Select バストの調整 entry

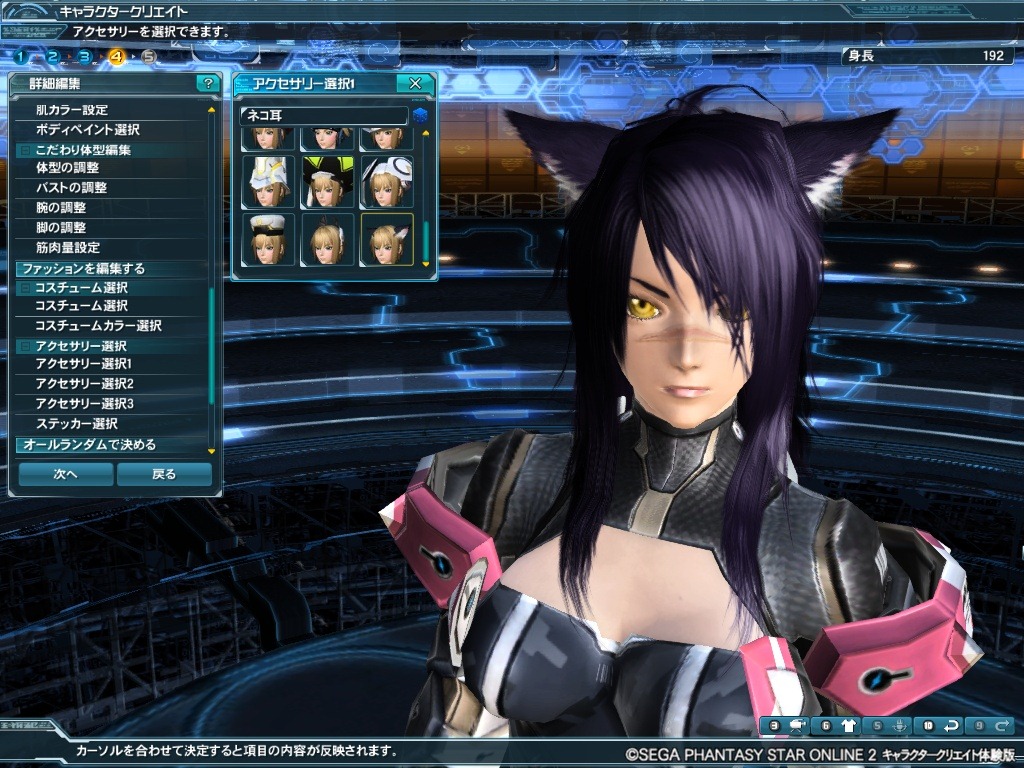pyautogui.click(x=71, y=187)
